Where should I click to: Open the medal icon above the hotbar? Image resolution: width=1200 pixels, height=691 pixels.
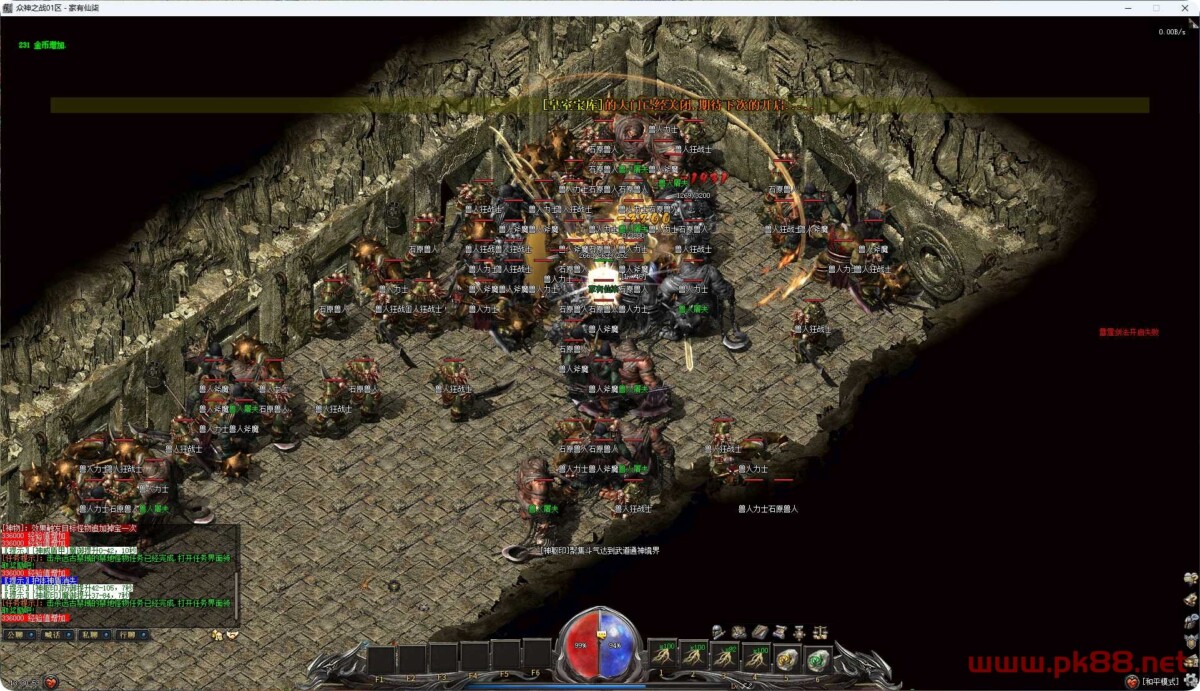pyautogui.click(x=800, y=632)
